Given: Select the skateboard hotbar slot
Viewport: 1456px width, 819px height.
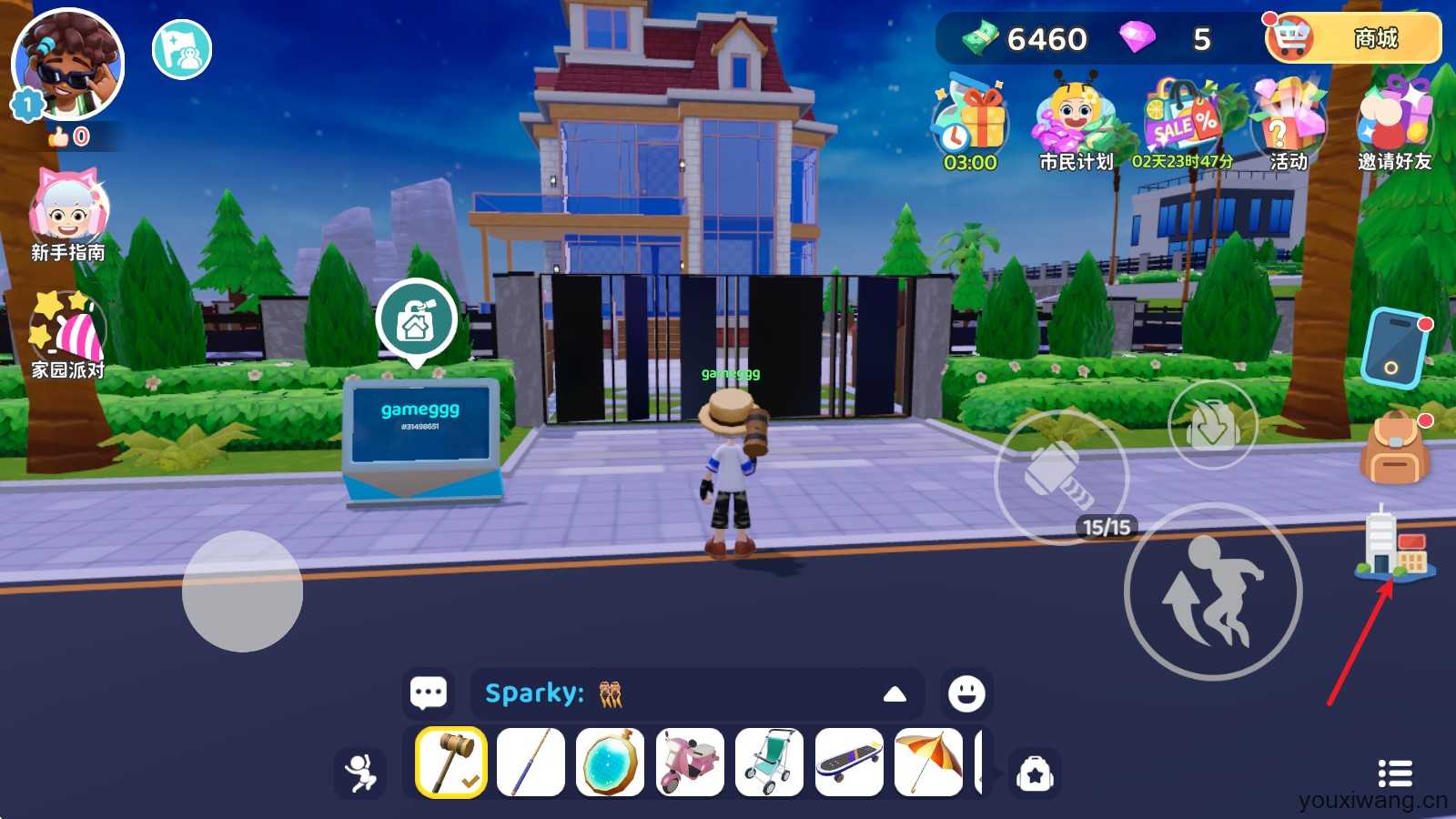Looking at the screenshot, I should pos(849,763).
